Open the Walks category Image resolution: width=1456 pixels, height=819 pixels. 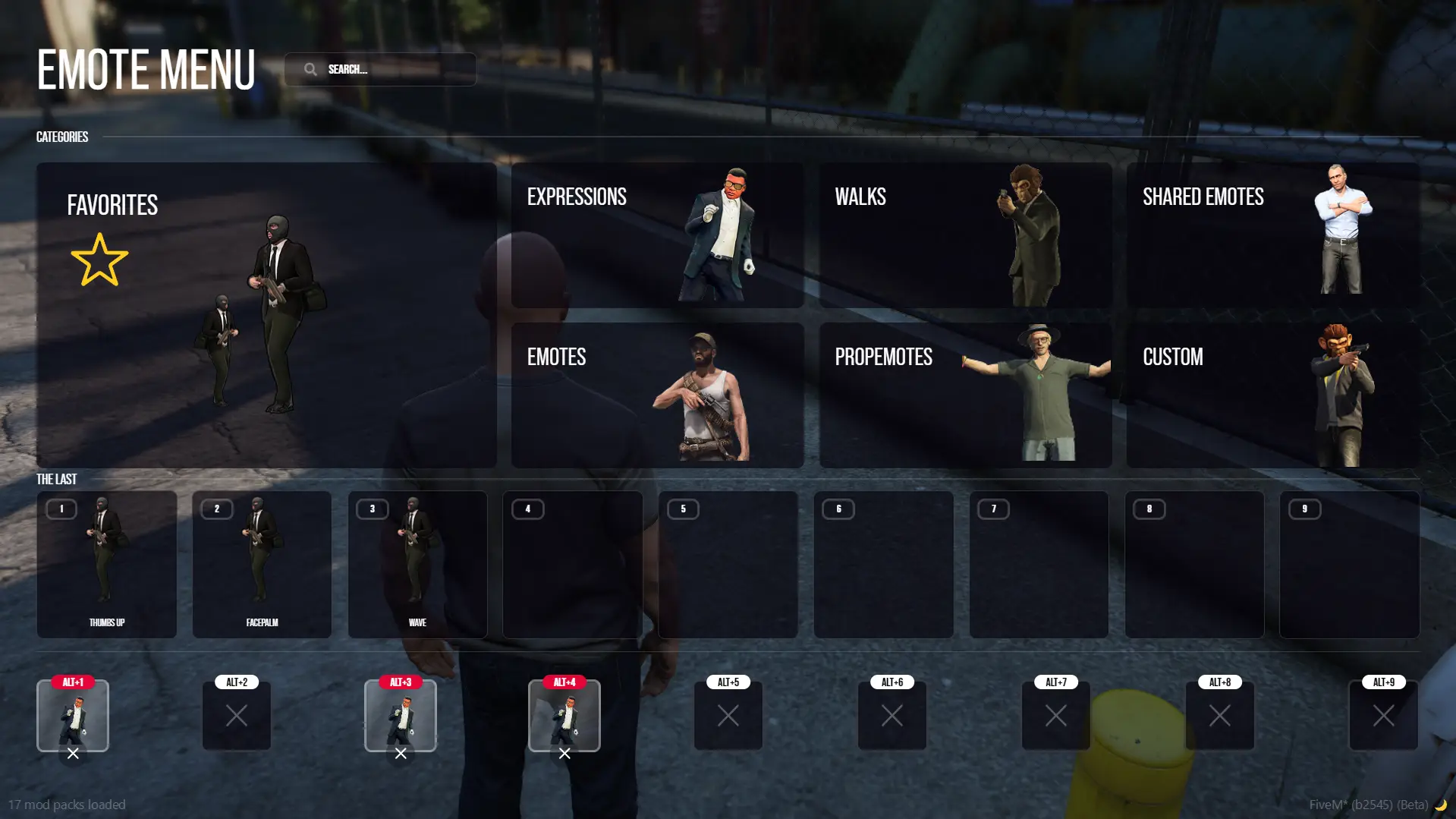tap(964, 235)
